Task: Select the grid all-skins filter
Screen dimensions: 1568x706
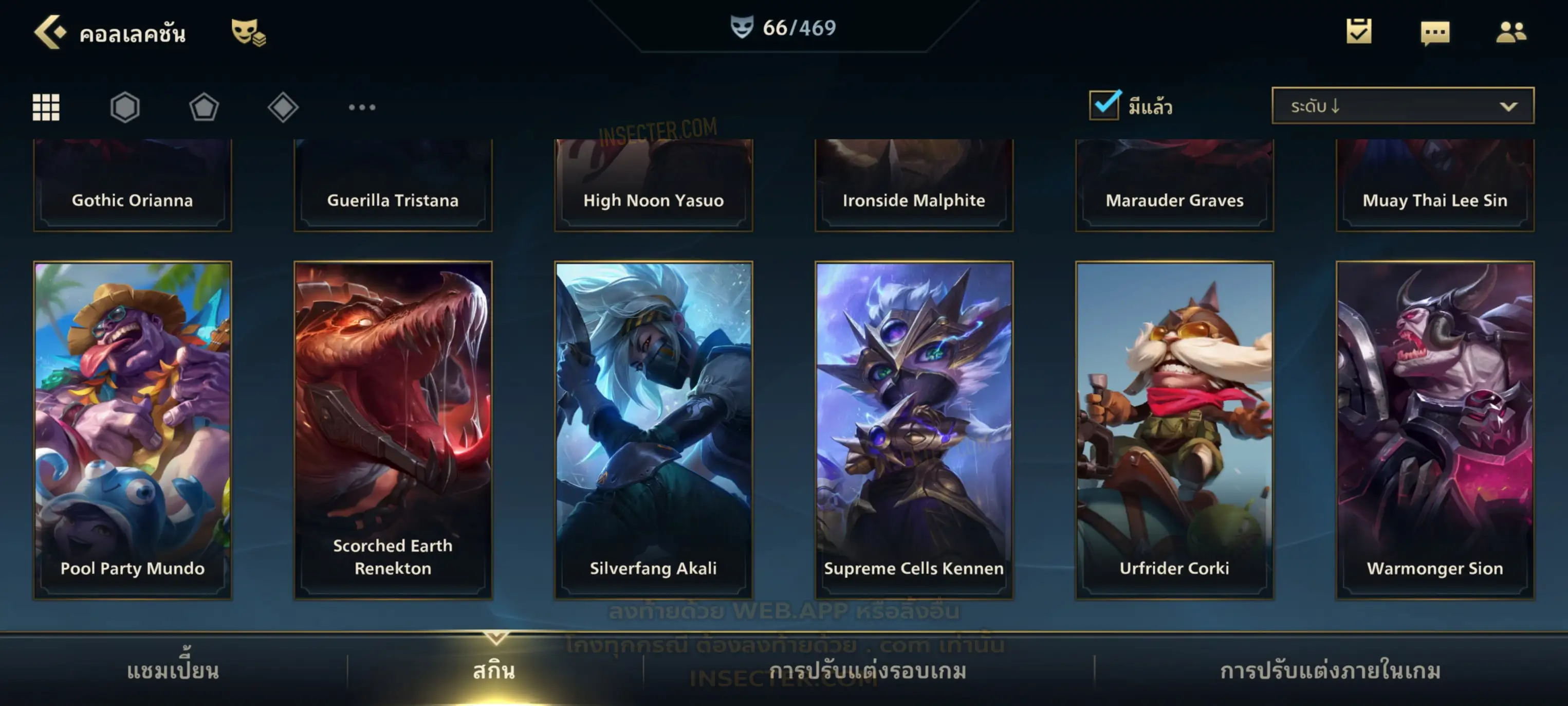Action: pyautogui.click(x=46, y=107)
